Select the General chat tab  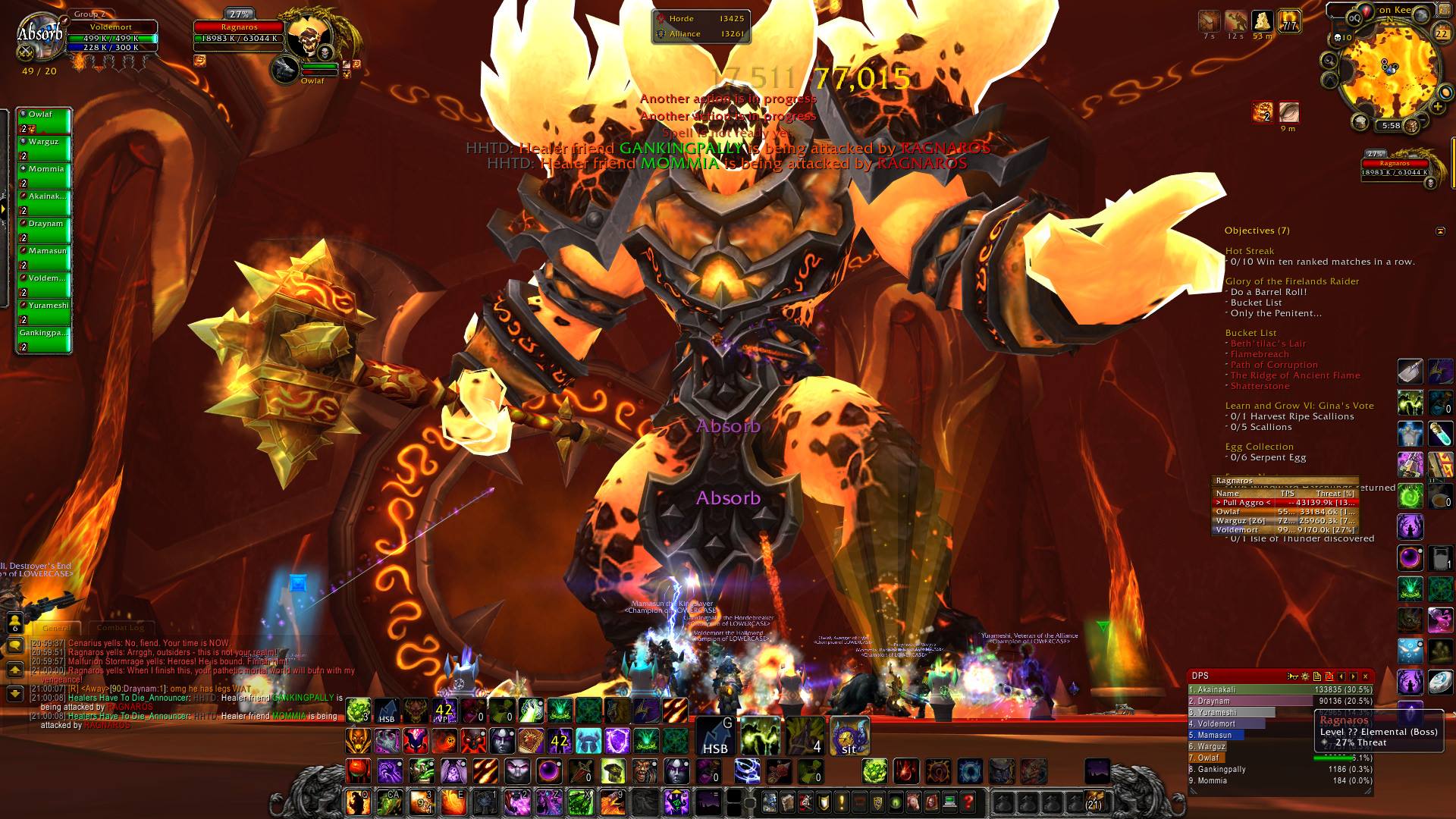(x=57, y=628)
